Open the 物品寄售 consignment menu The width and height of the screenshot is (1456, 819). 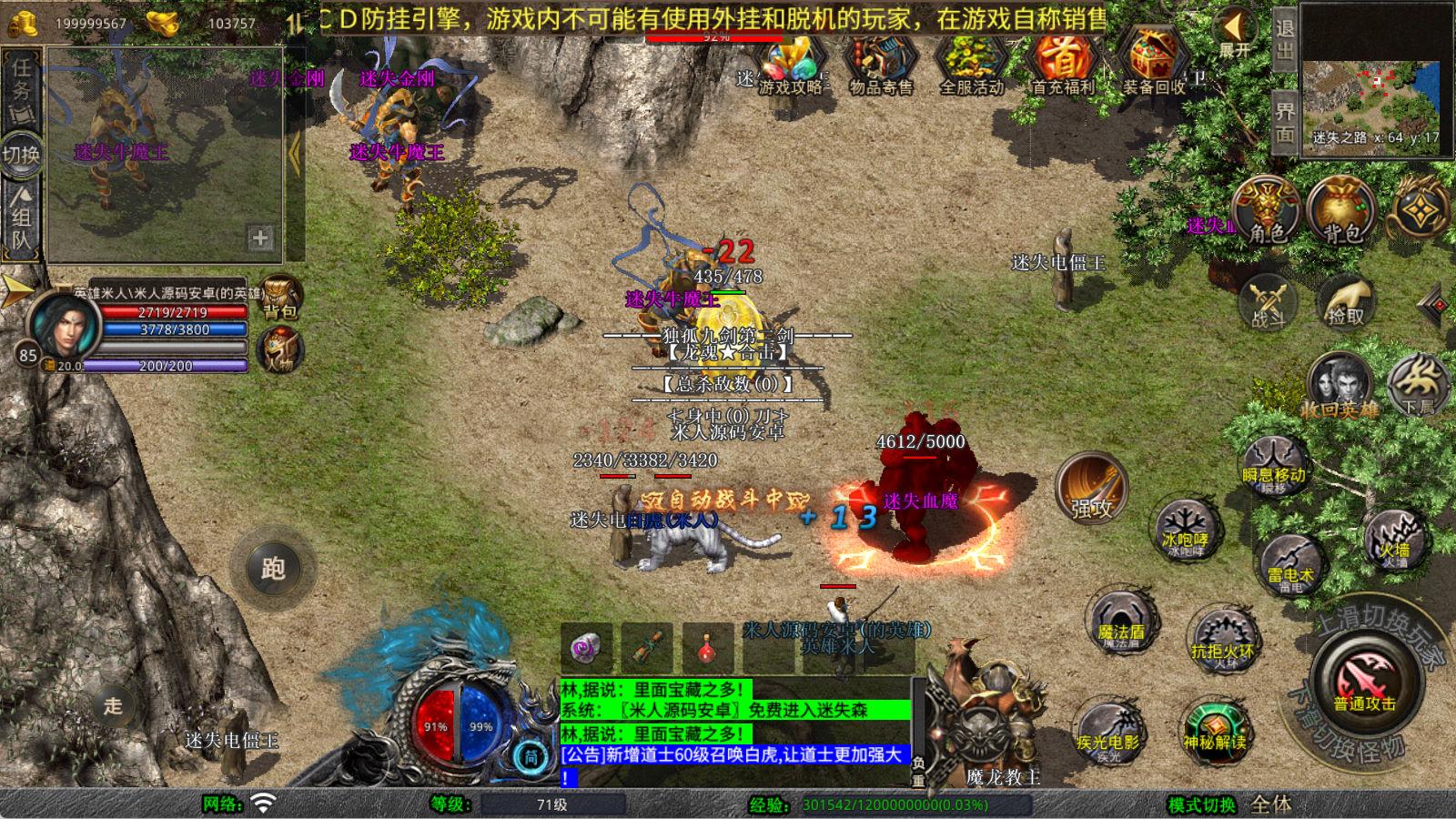pyautogui.click(x=880, y=64)
